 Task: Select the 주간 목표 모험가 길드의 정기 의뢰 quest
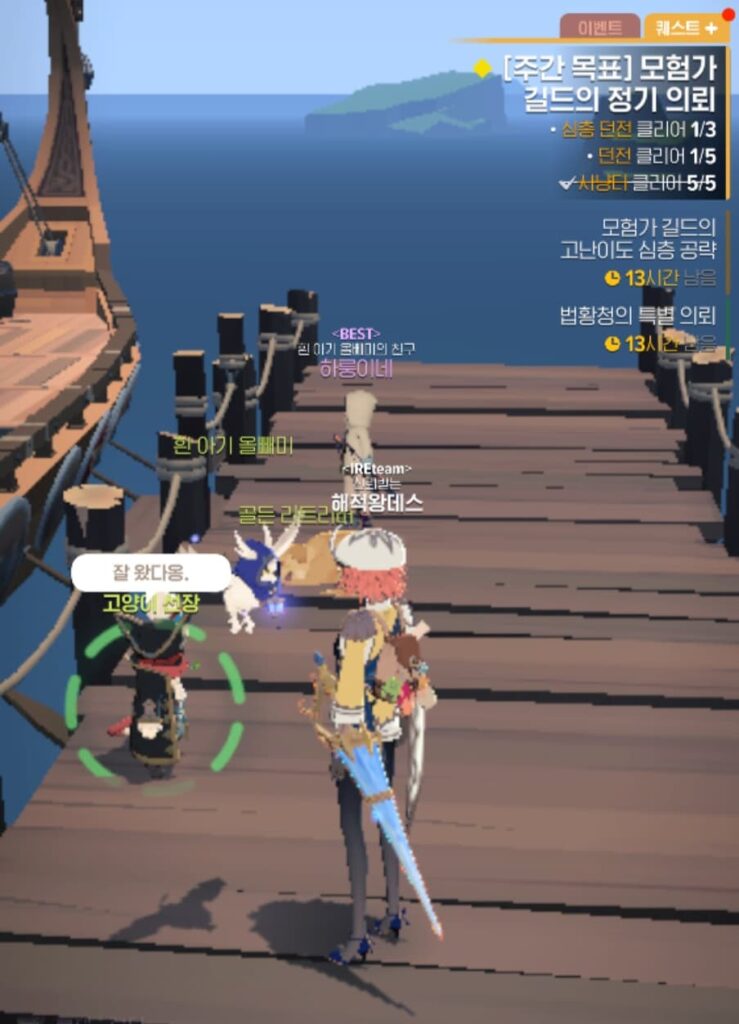tap(610, 83)
